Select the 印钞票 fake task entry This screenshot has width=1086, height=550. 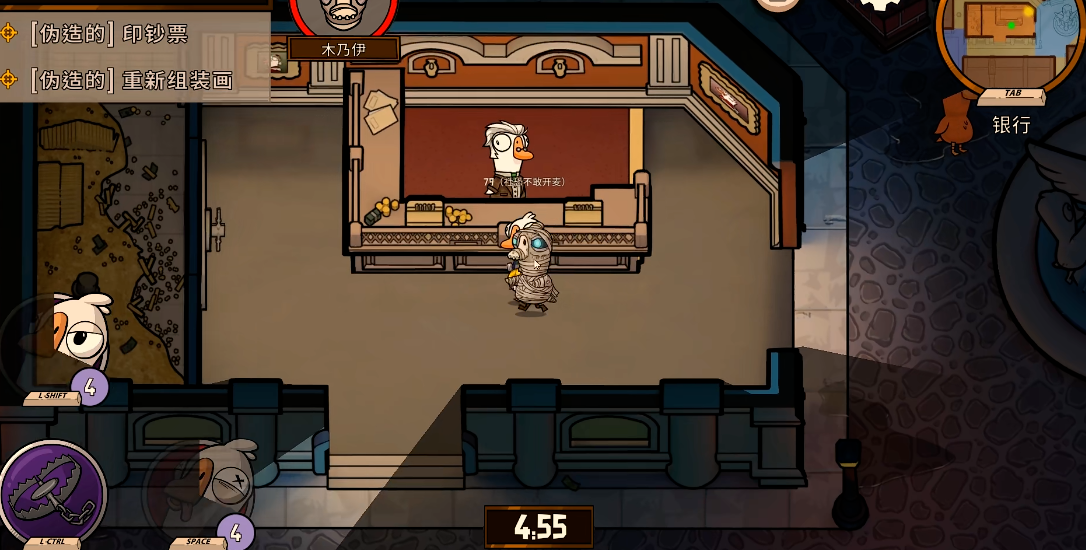tap(108, 33)
